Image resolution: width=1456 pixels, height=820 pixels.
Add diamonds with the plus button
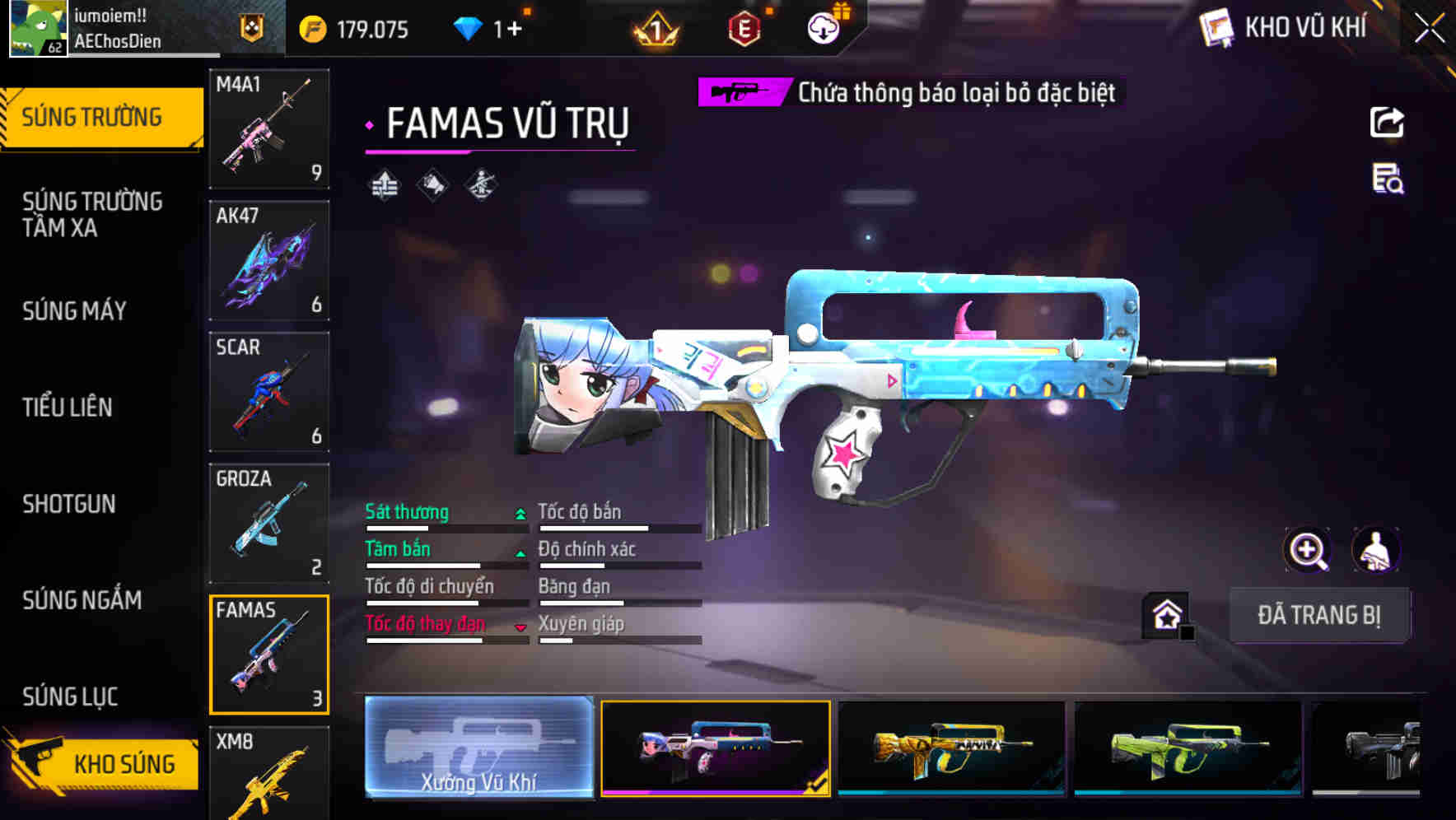(x=515, y=30)
